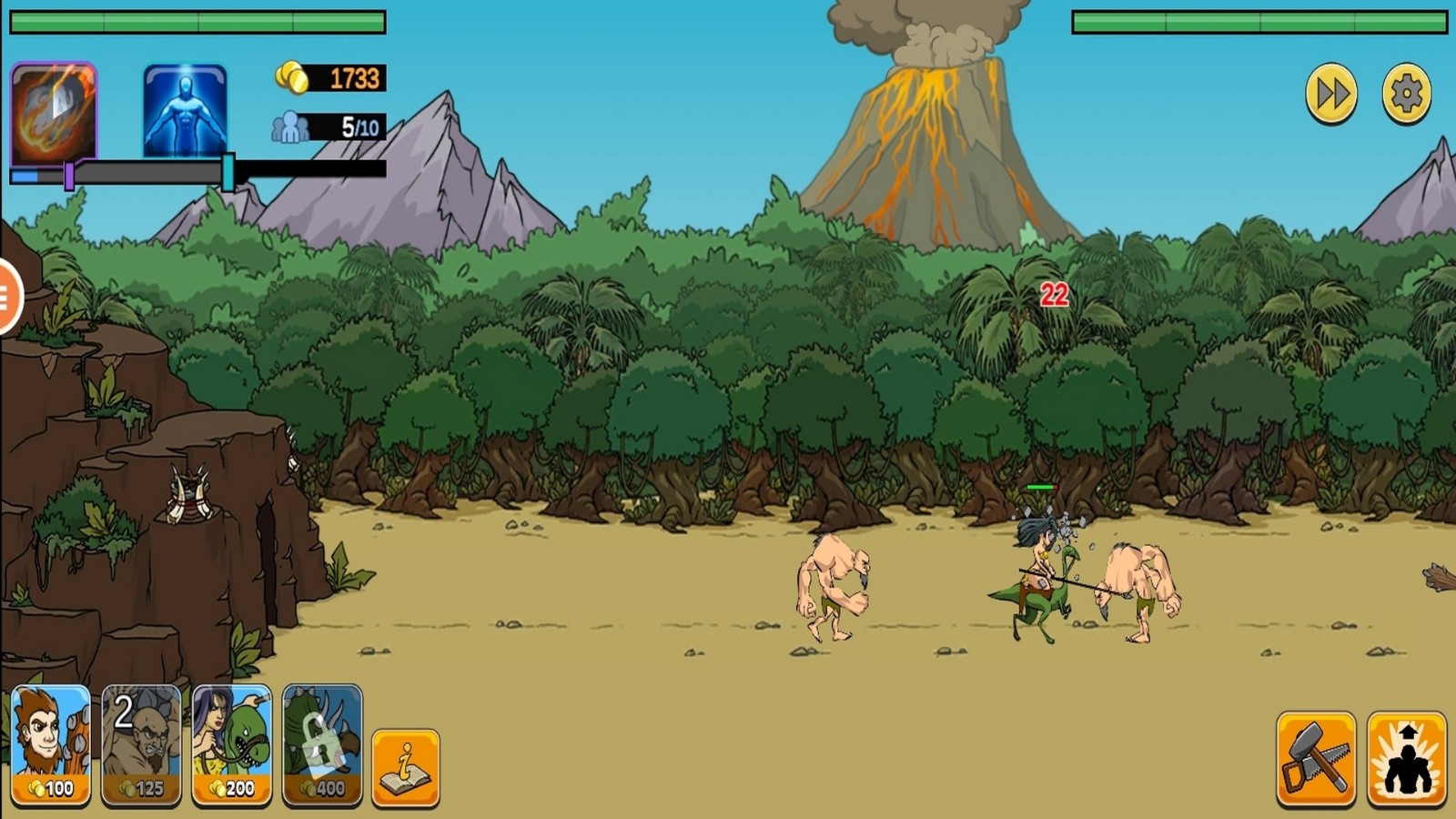Evolve to the next age

[1406, 759]
